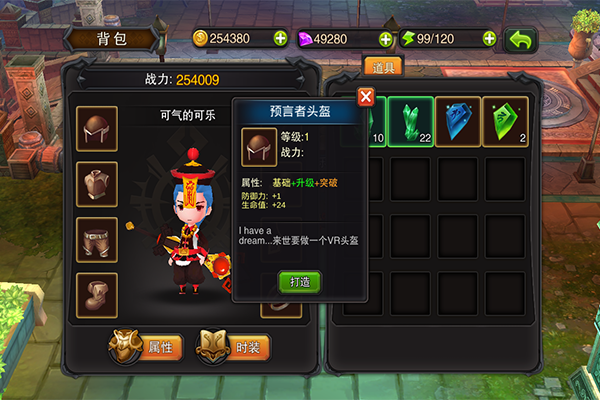Select the equipped pants slot
Screen dimensions: 600x400
[97, 240]
